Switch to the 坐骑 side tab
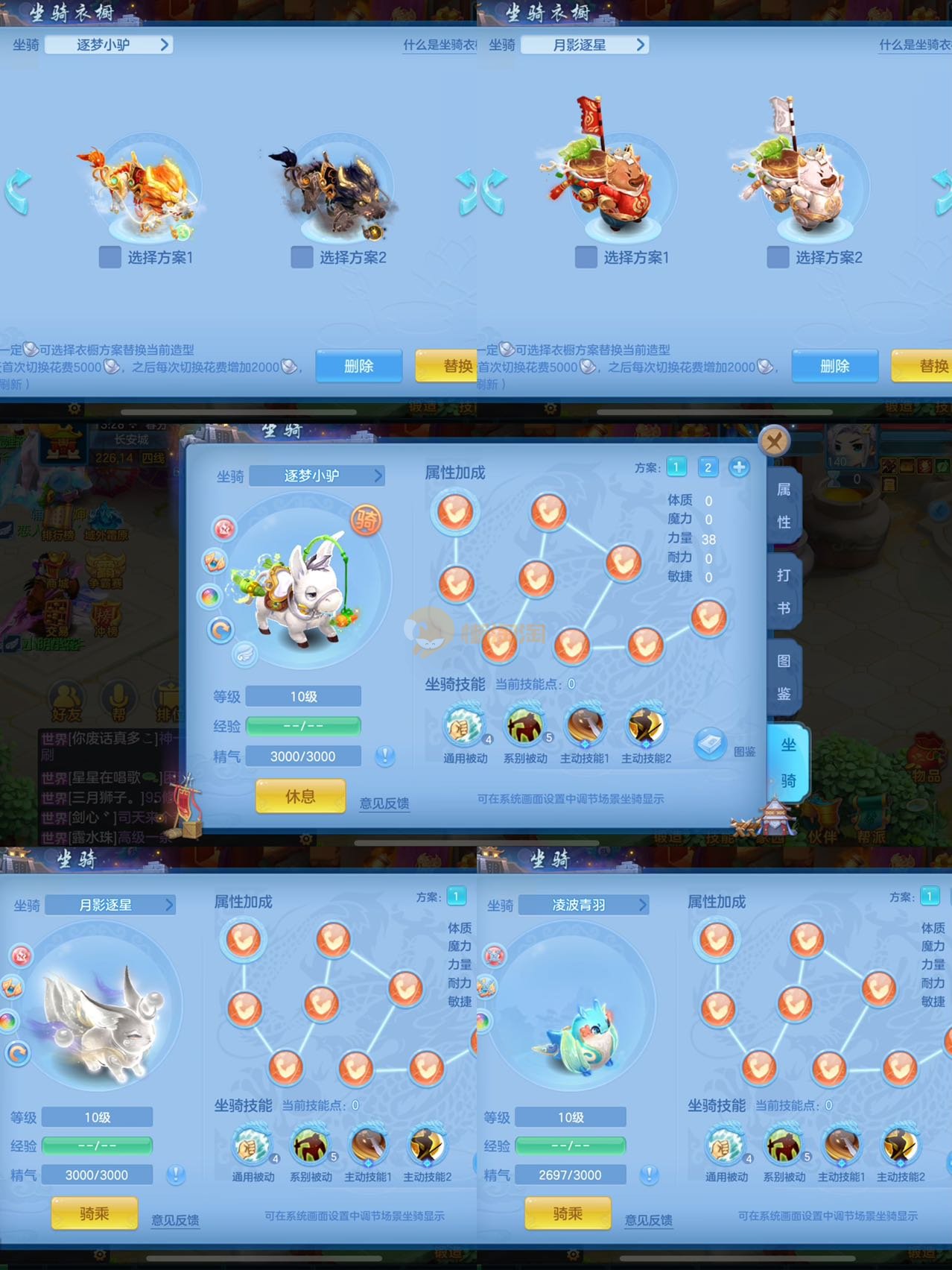The height and width of the screenshot is (1270, 952). coord(788,762)
